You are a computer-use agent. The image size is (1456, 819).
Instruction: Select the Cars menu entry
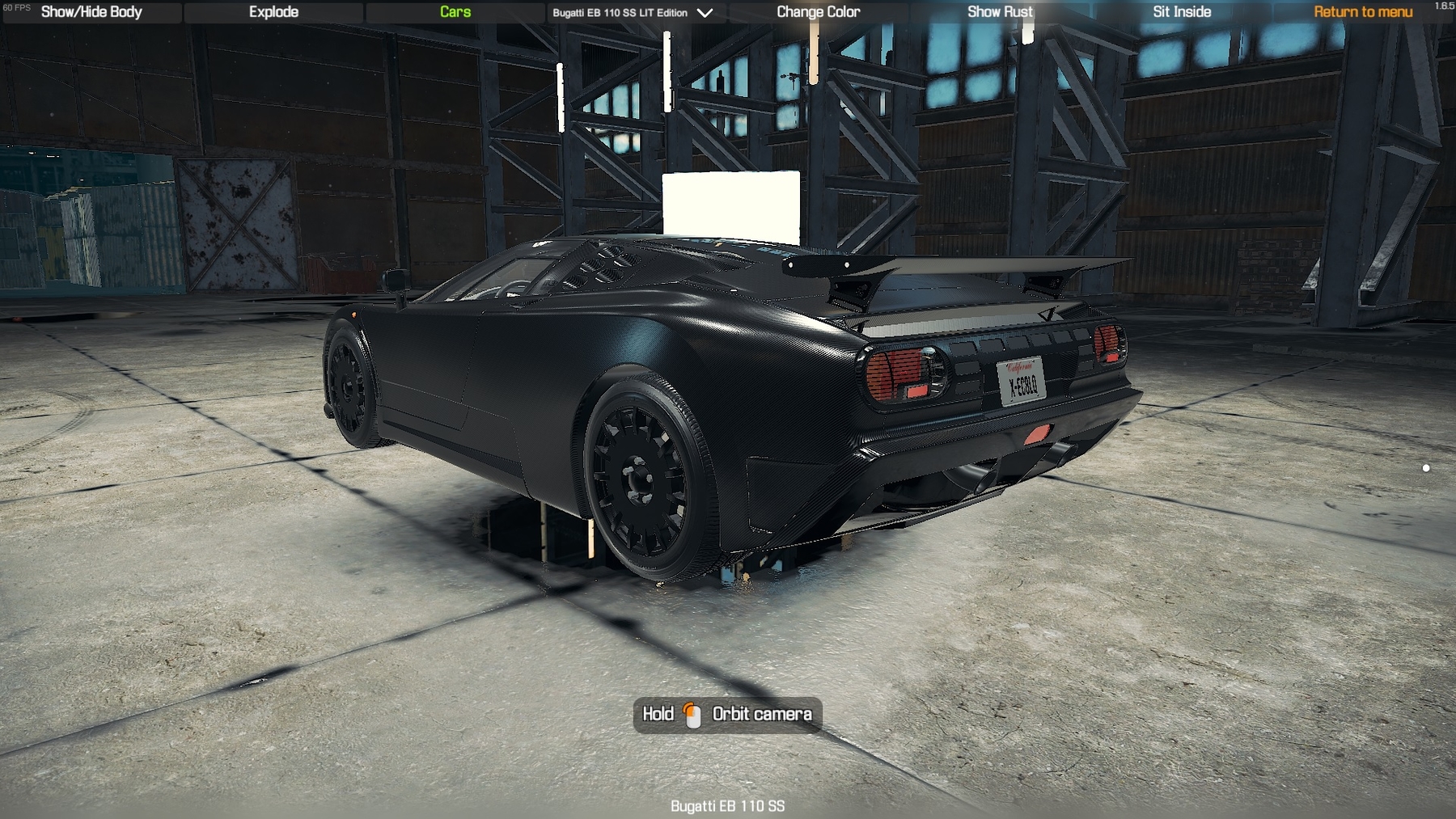point(455,12)
